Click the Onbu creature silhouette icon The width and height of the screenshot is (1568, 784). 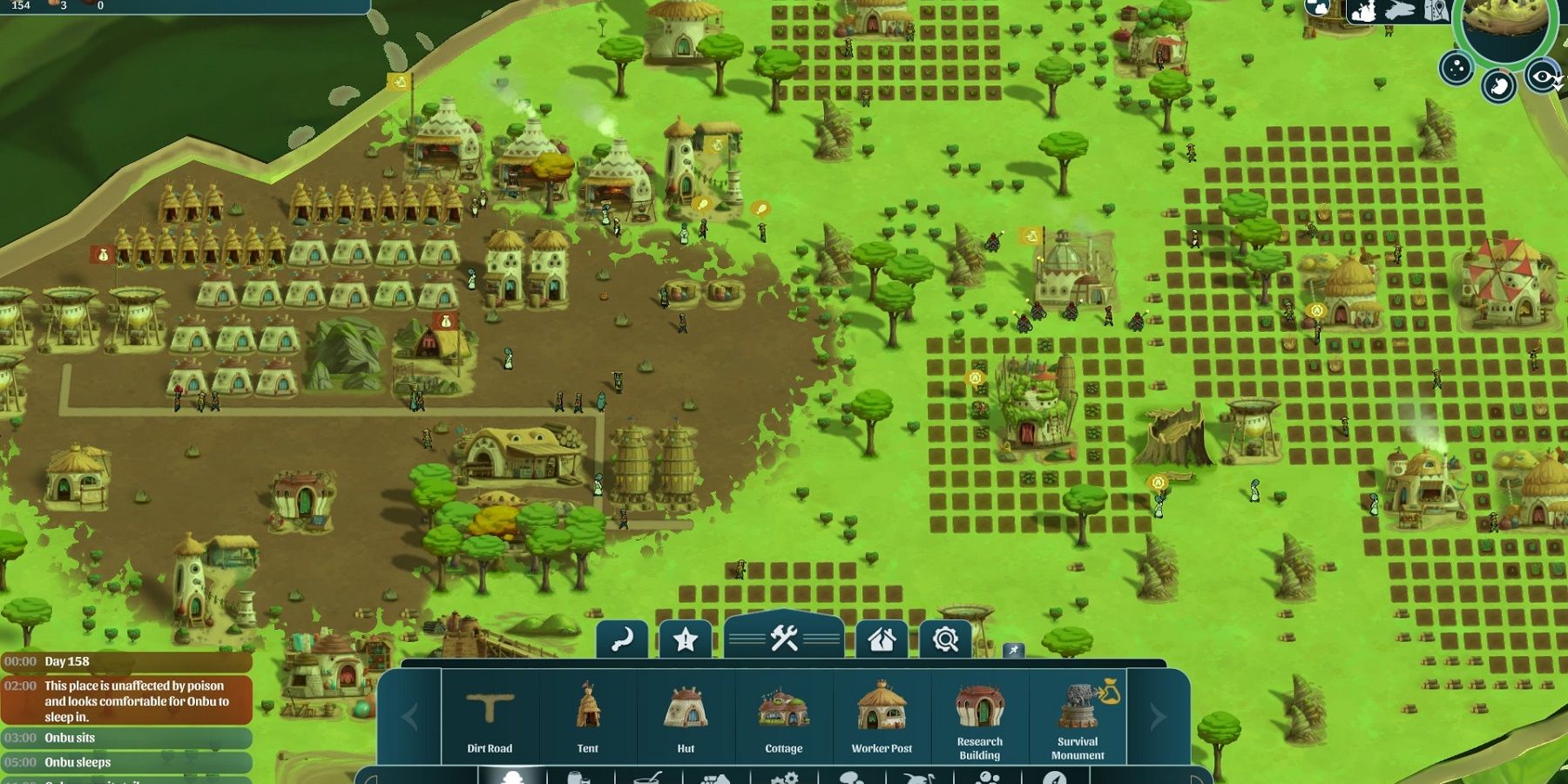click(x=1363, y=10)
